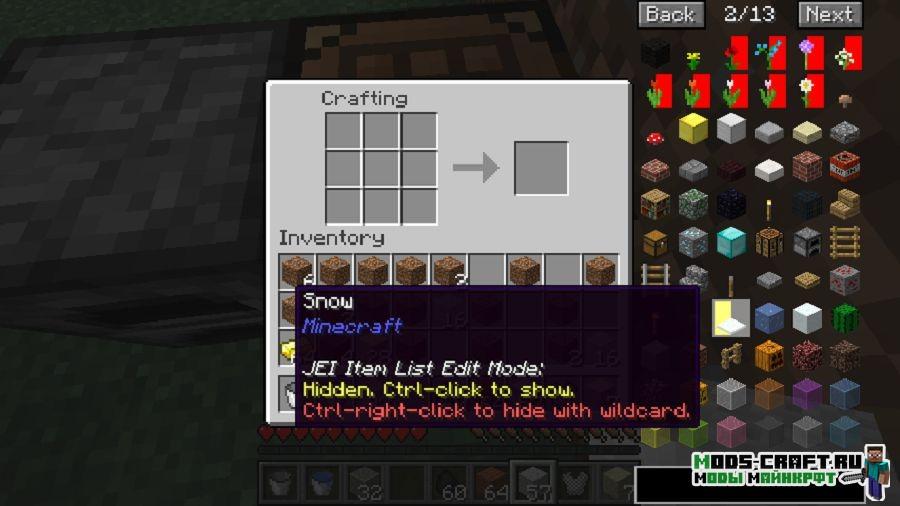
Task: Pick the yellow dandelion flower
Action: coord(693,57)
